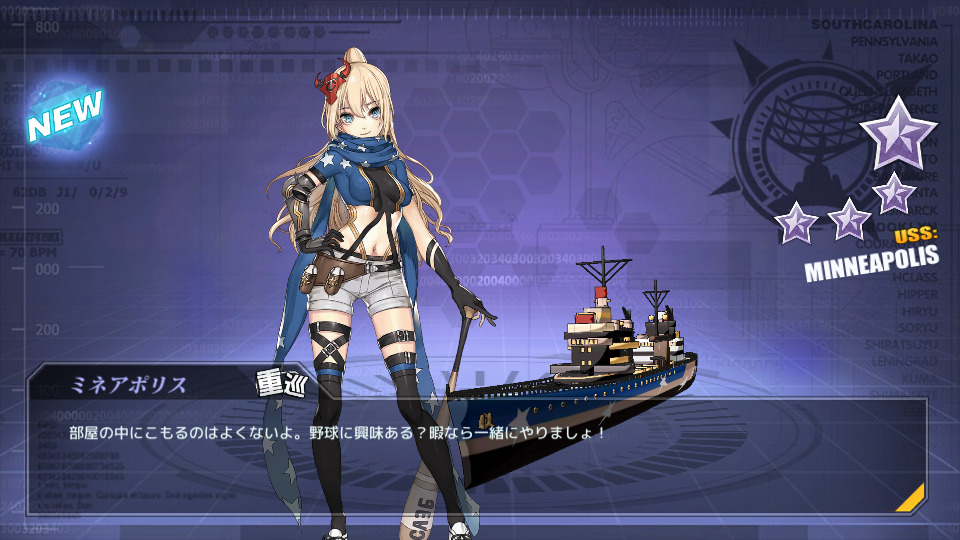Screen dimensions: 960x540
Task: Click the yellow continue arrow in the dialogue box
Action: (x=911, y=498)
